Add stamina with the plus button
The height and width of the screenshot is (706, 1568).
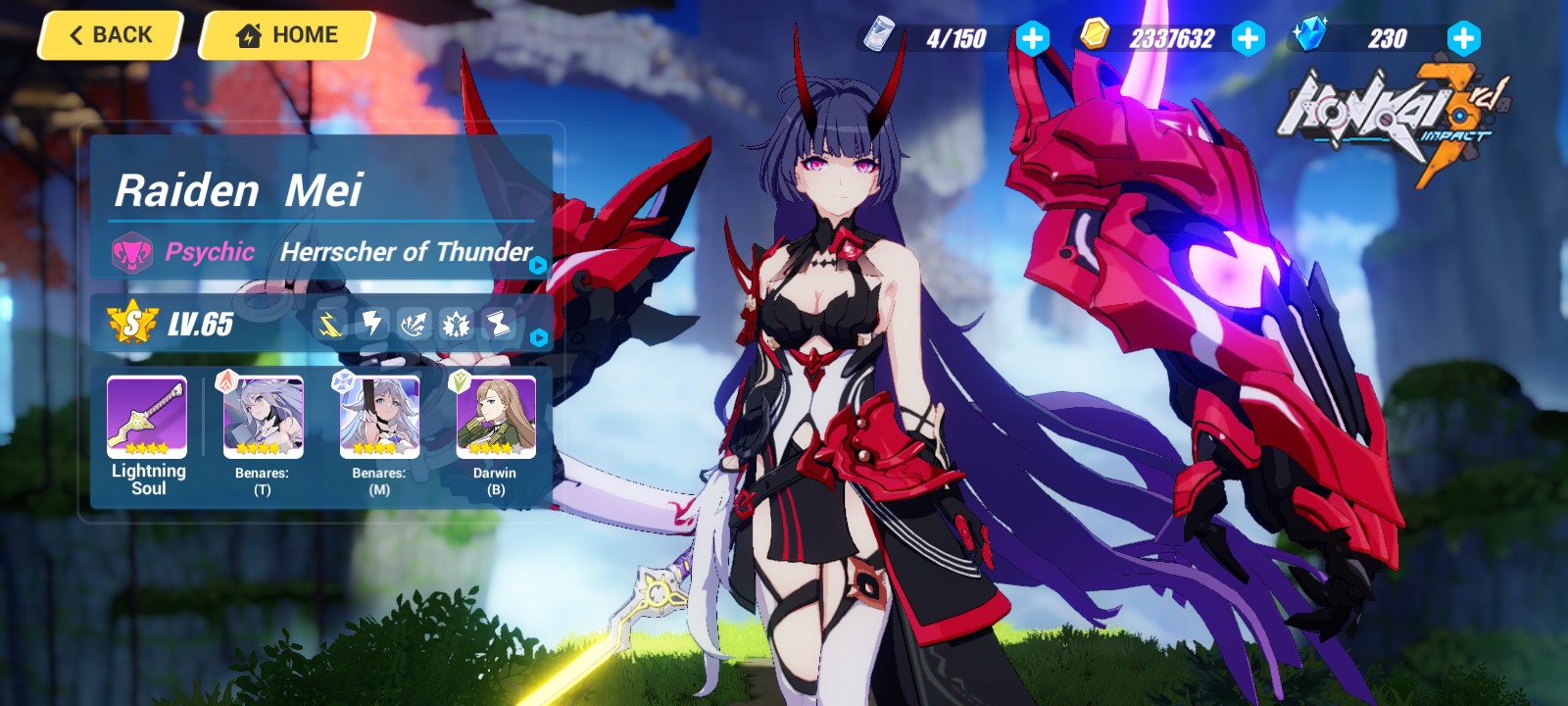[1034, 38]
